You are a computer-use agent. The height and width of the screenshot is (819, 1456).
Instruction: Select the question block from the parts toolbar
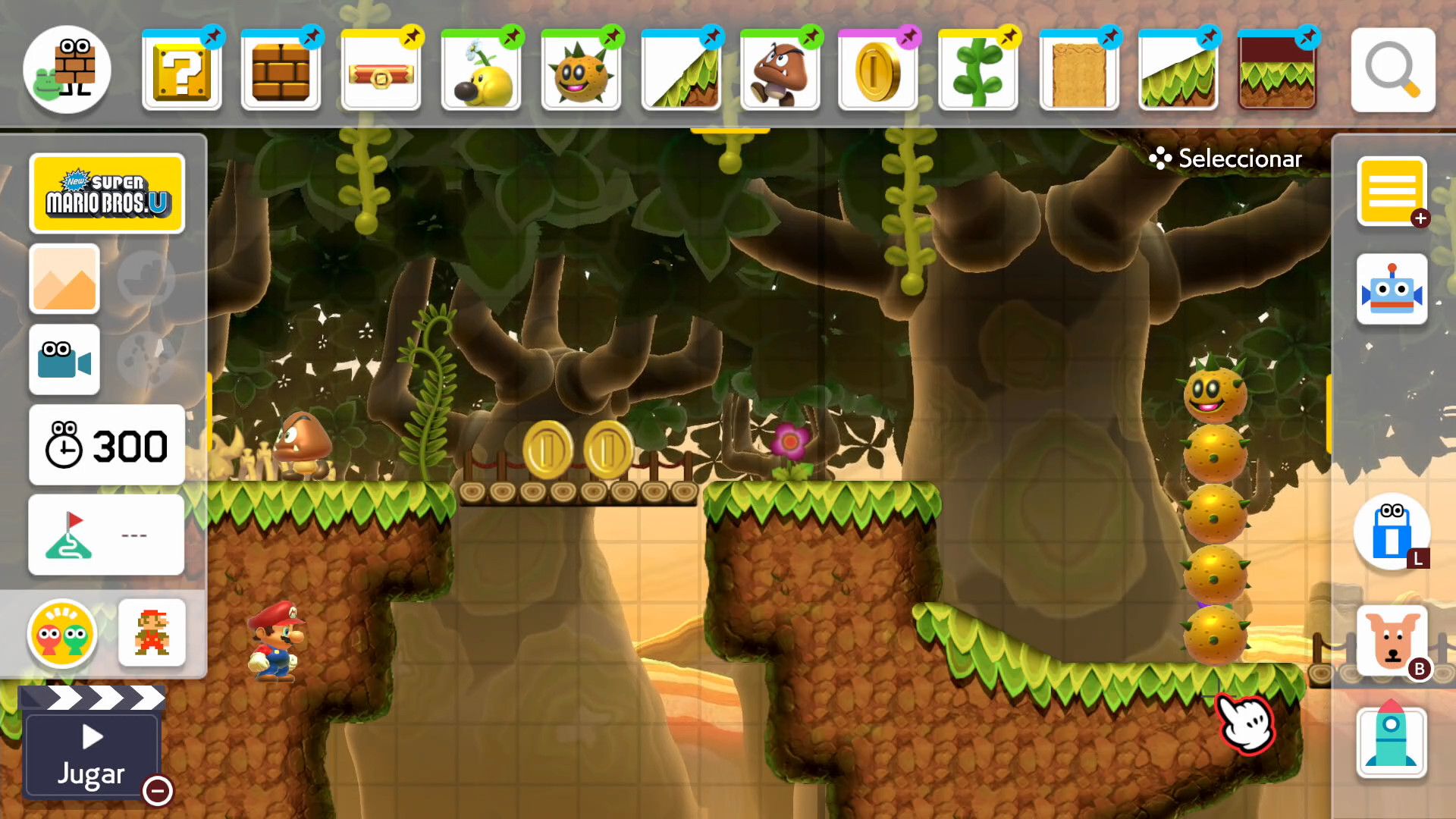pos(182,71)
